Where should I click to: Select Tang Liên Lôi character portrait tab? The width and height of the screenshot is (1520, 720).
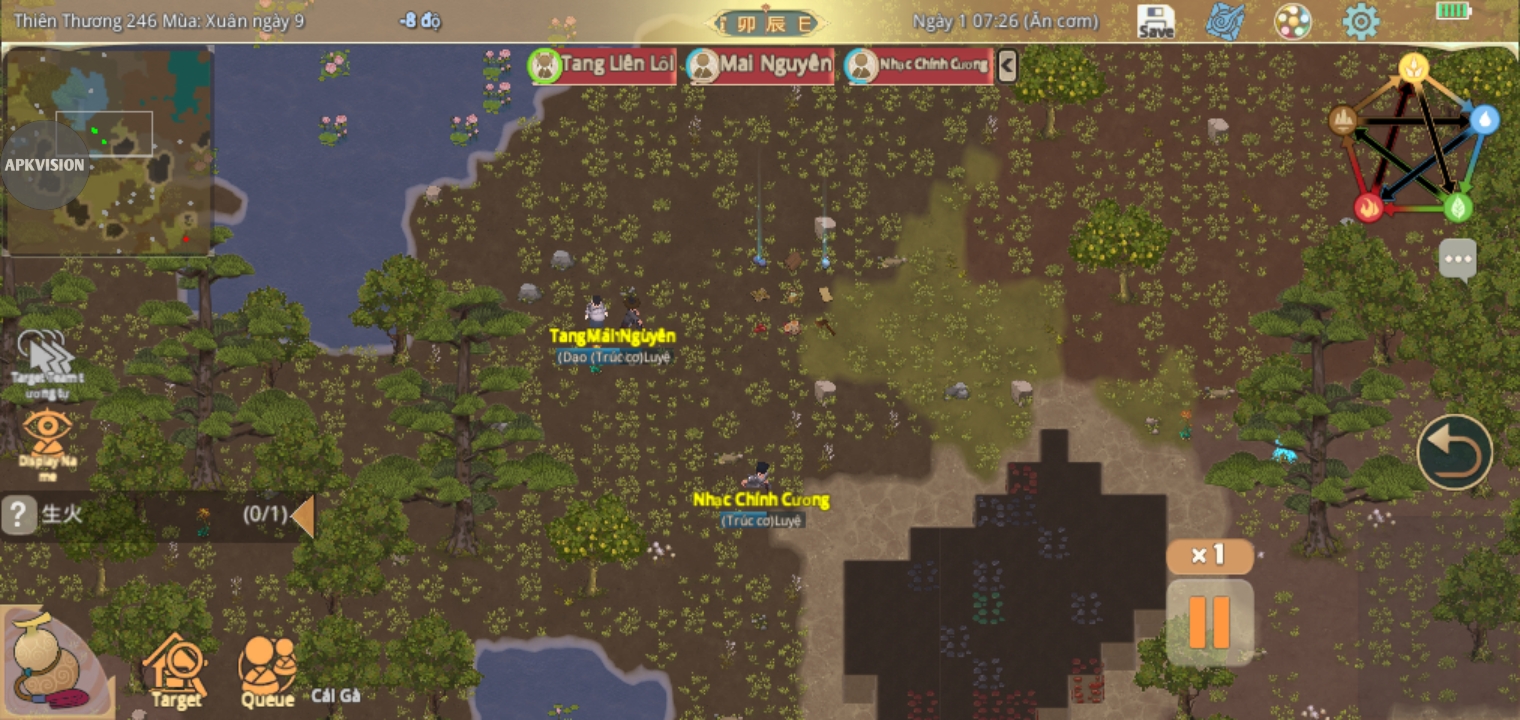(x=602, y=66)
